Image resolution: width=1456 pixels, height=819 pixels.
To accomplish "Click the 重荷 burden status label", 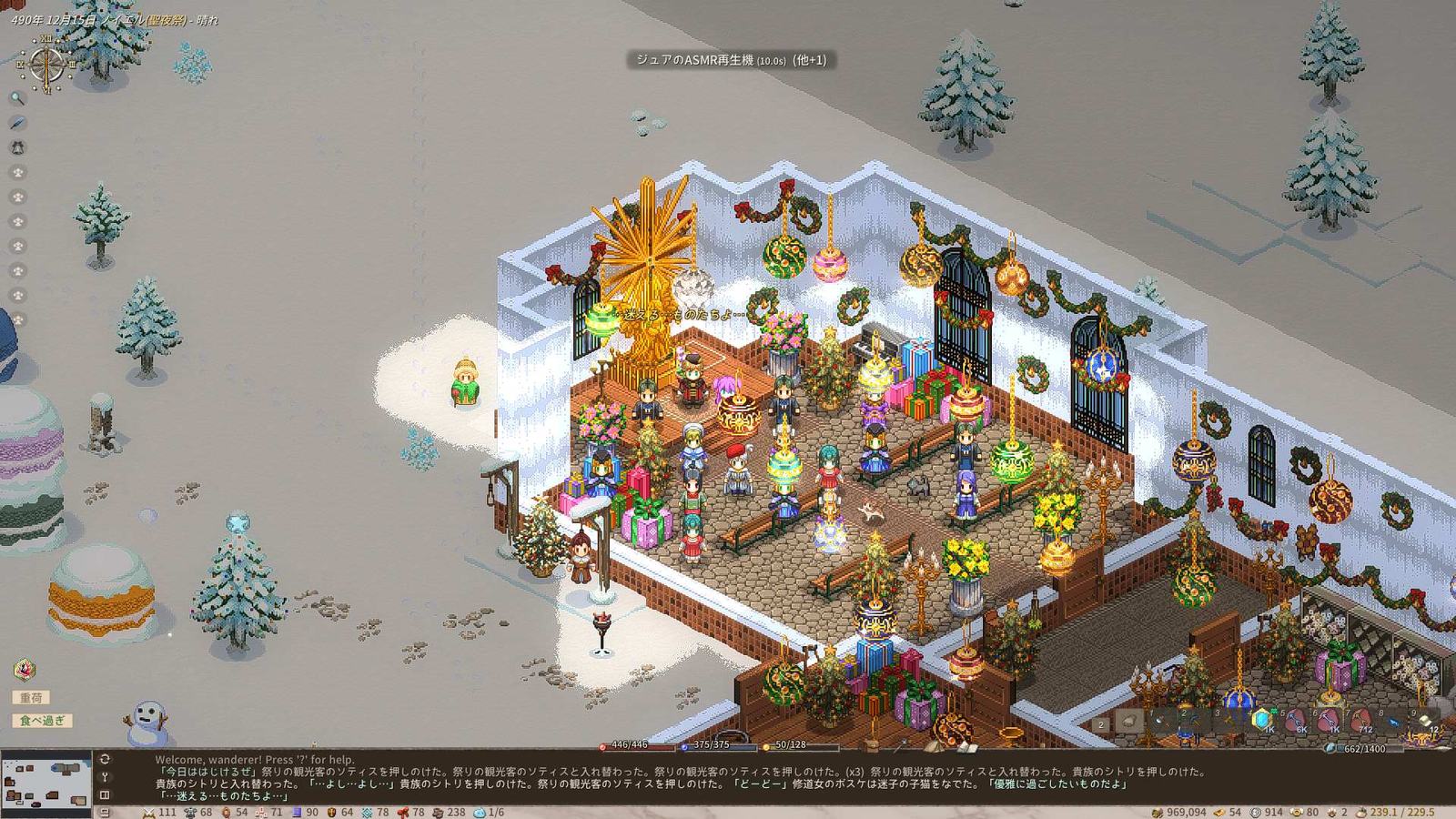I will 31,698.
